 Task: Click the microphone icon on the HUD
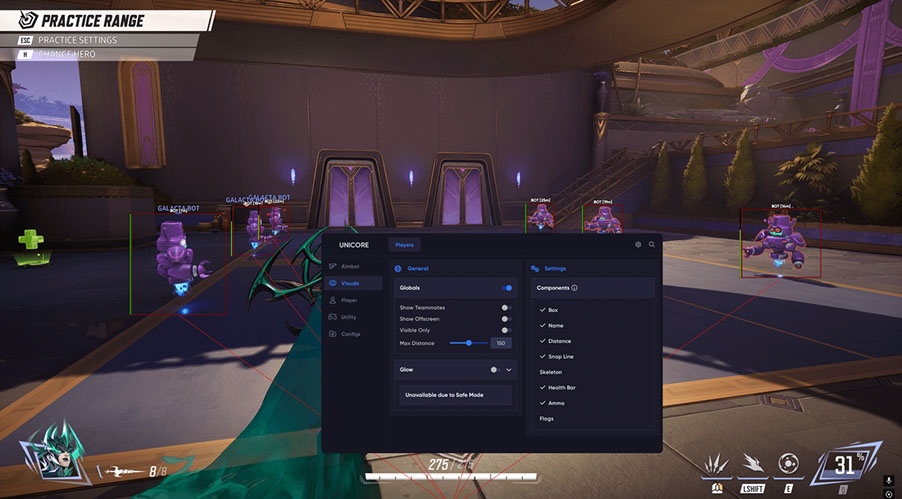click(888, 481)
